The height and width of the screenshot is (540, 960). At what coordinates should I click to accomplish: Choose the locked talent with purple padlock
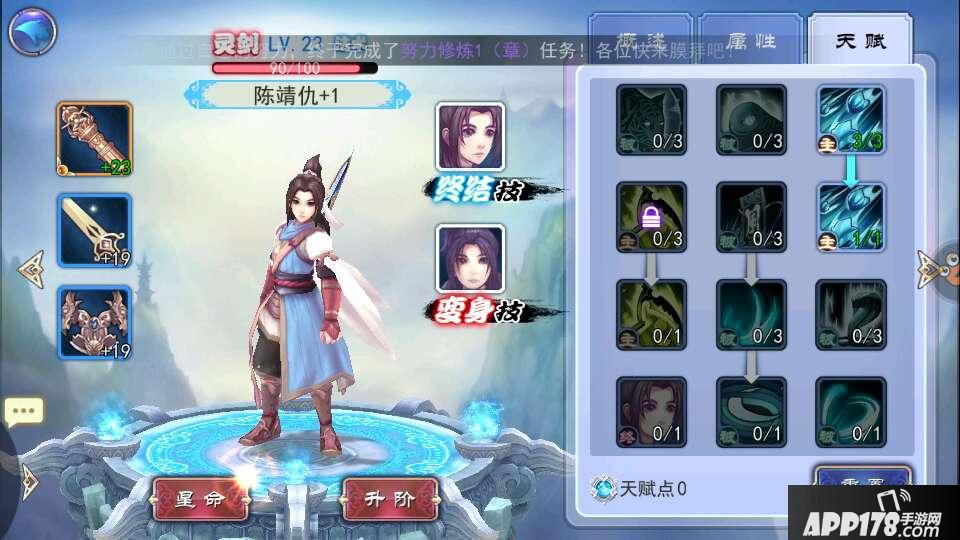coord(651,217)
